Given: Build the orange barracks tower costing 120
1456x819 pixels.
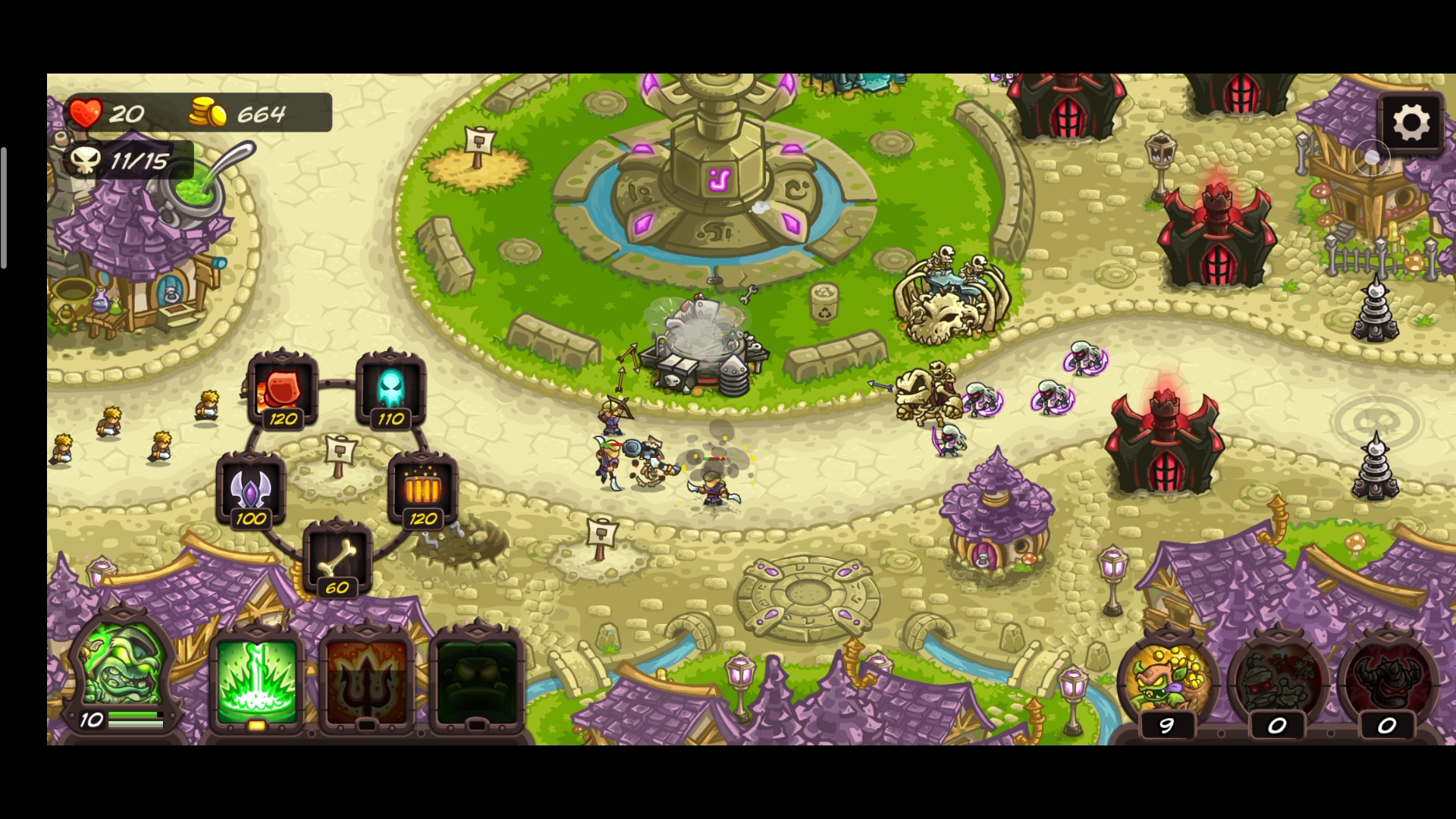Looking at the screenshot, I should coord(422,489).
